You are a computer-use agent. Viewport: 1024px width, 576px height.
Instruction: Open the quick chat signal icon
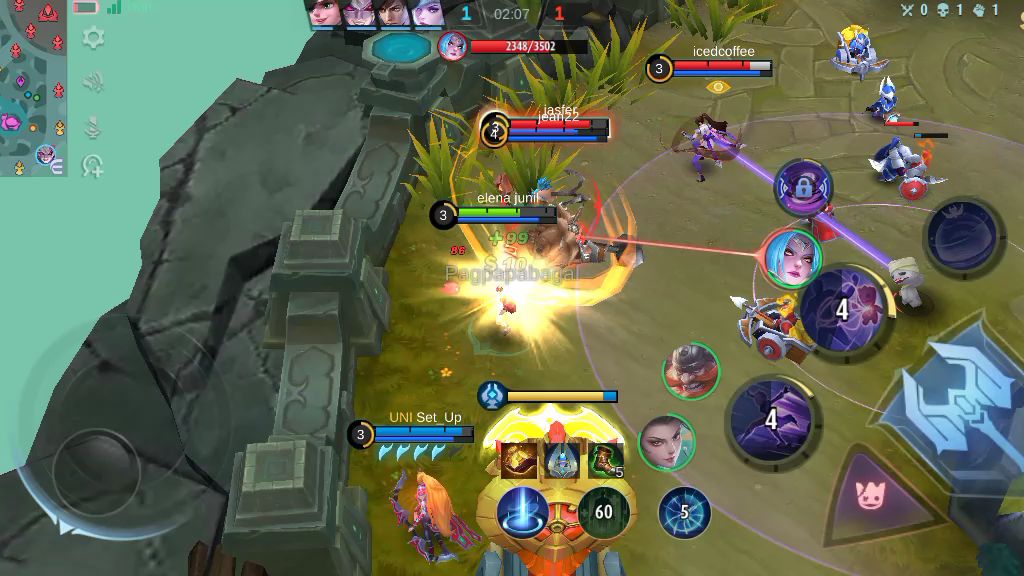tap(93, 165)
